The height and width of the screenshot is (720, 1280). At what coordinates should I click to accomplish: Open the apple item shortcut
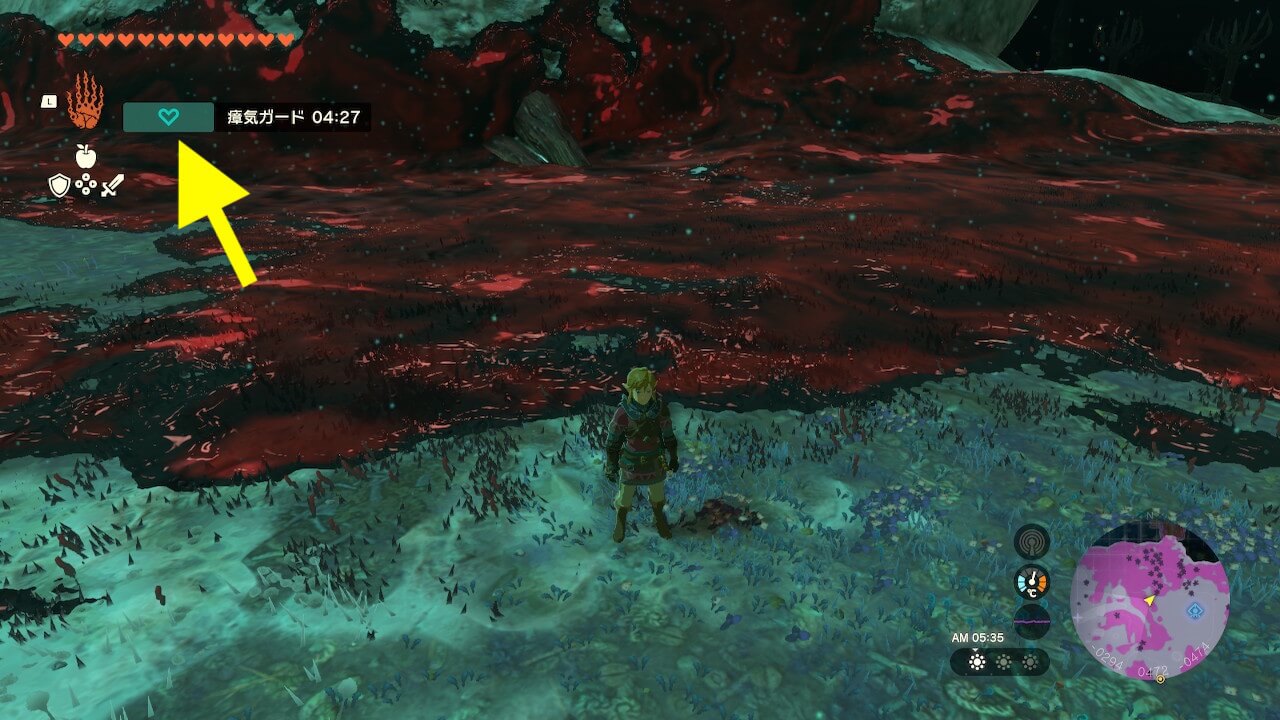[x=85, y=156]
